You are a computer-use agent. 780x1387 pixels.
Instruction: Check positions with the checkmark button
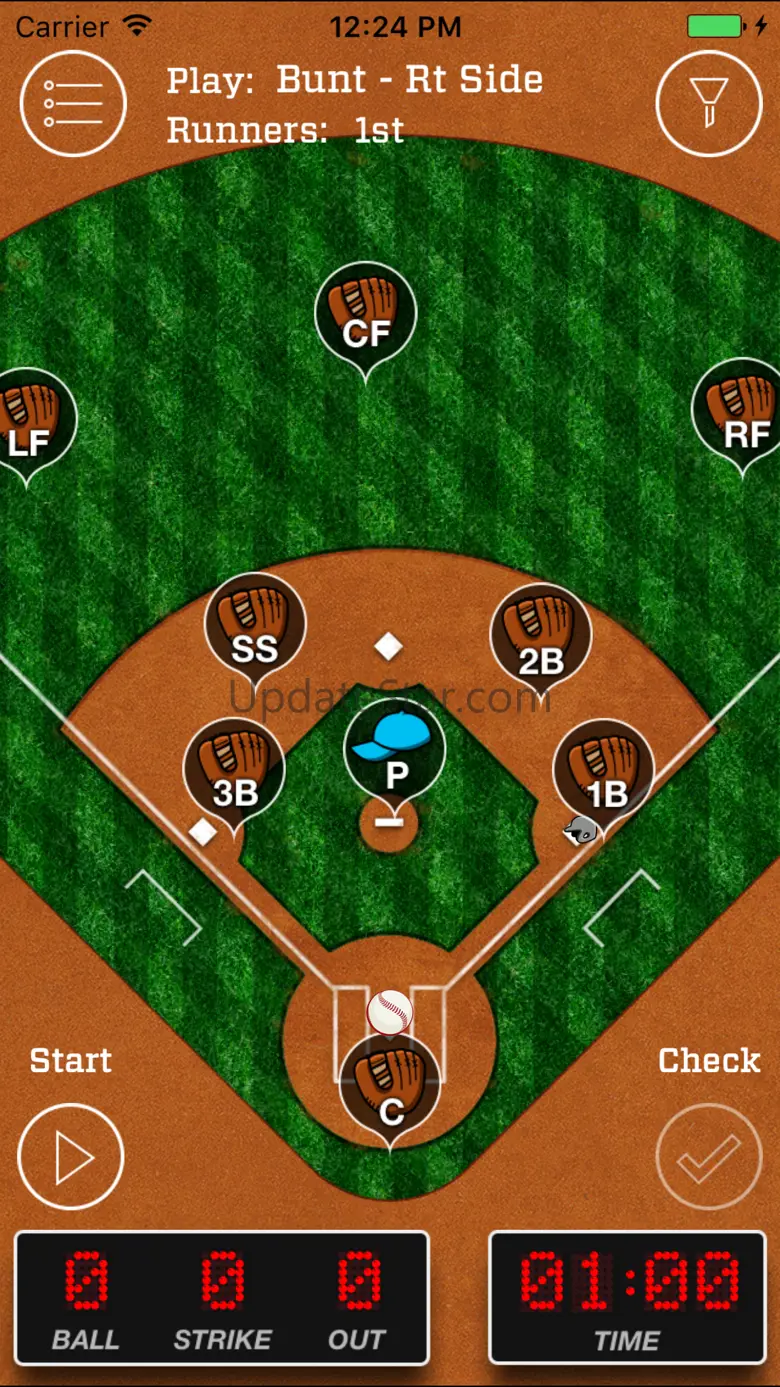click(709, 1157)
